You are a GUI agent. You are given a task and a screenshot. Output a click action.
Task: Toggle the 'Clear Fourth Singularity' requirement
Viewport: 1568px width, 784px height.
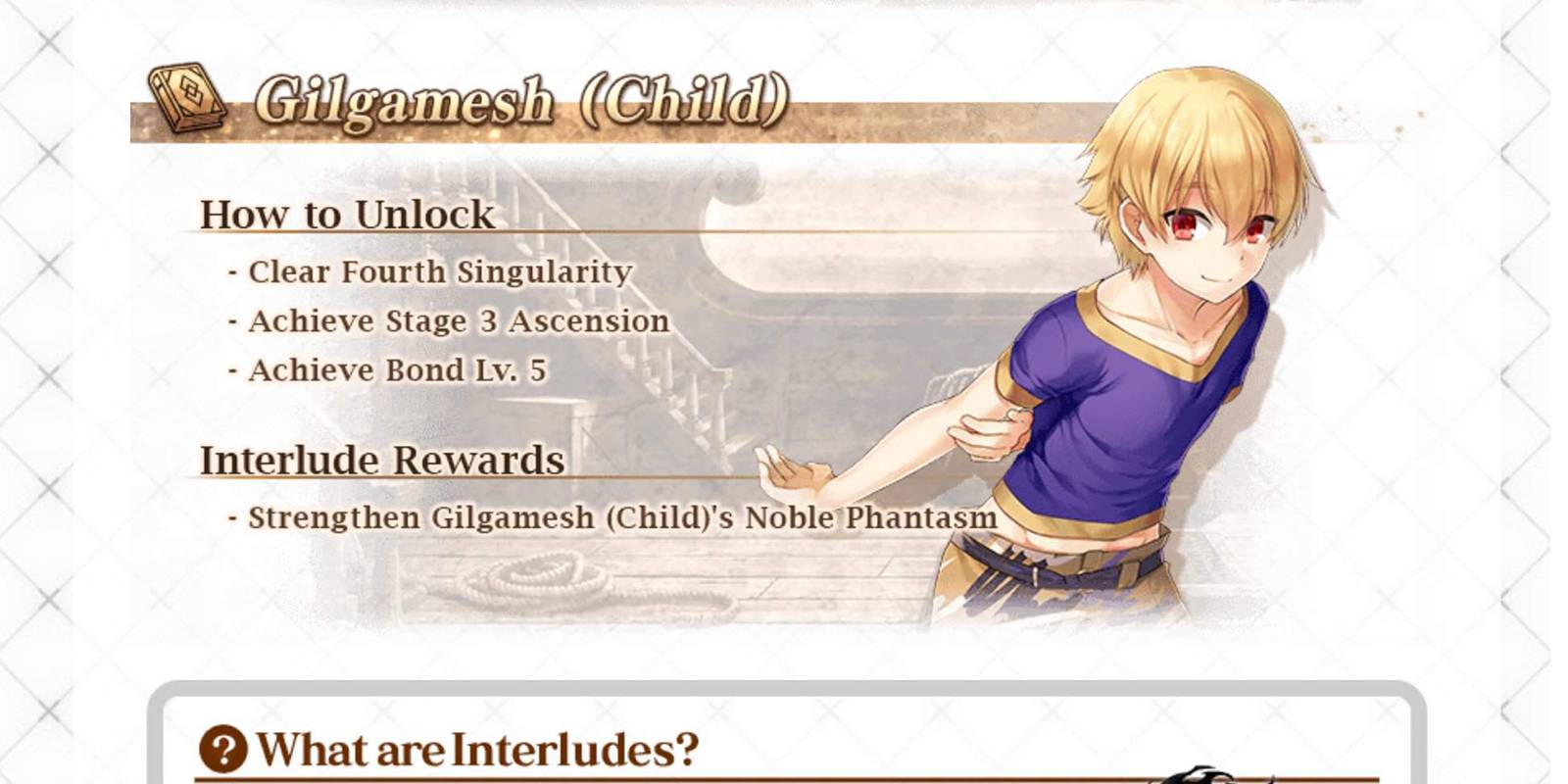pos(431,271)
